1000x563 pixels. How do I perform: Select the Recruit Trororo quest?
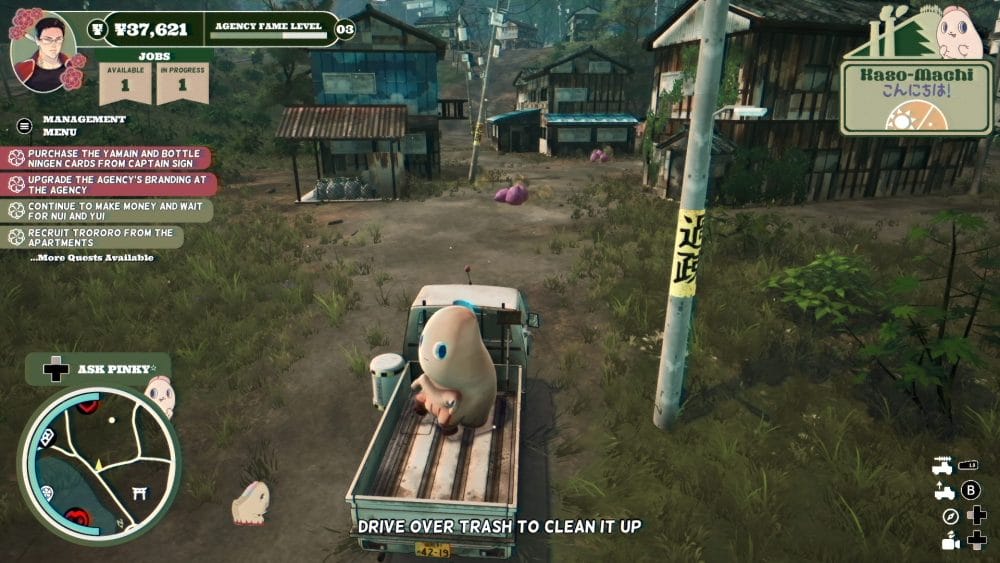pos(93,237)
